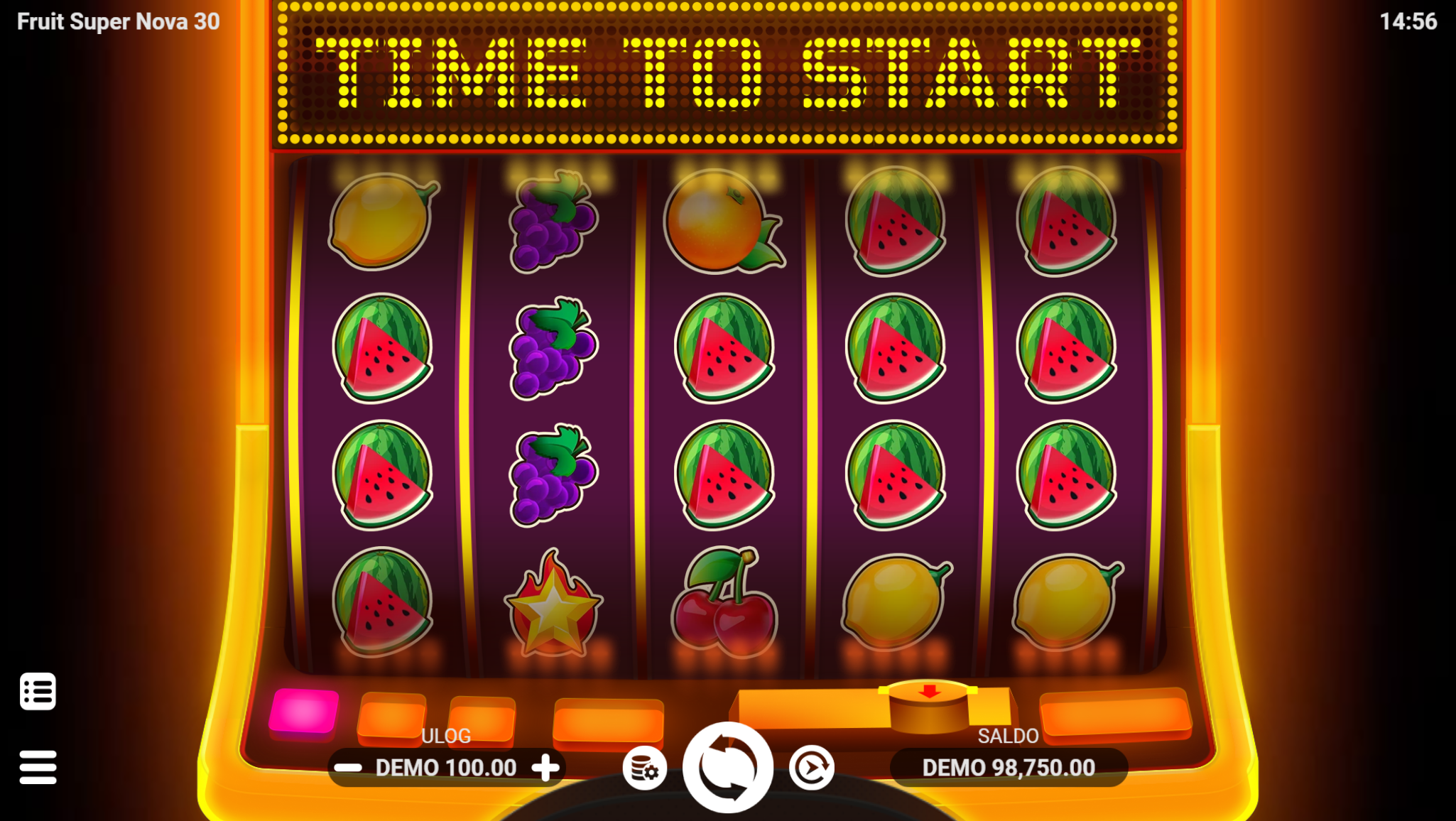1456x821 pixels.
Task: Open the hamburger menu
Action: click(38, 767)
